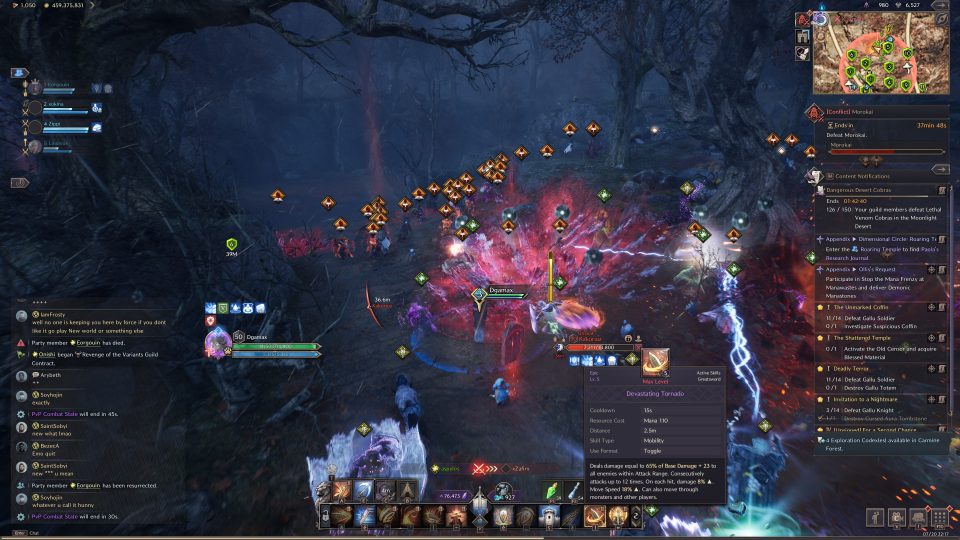Open the grid main menu button
Screen dimensions: 960x540
(x=940, y=517)
